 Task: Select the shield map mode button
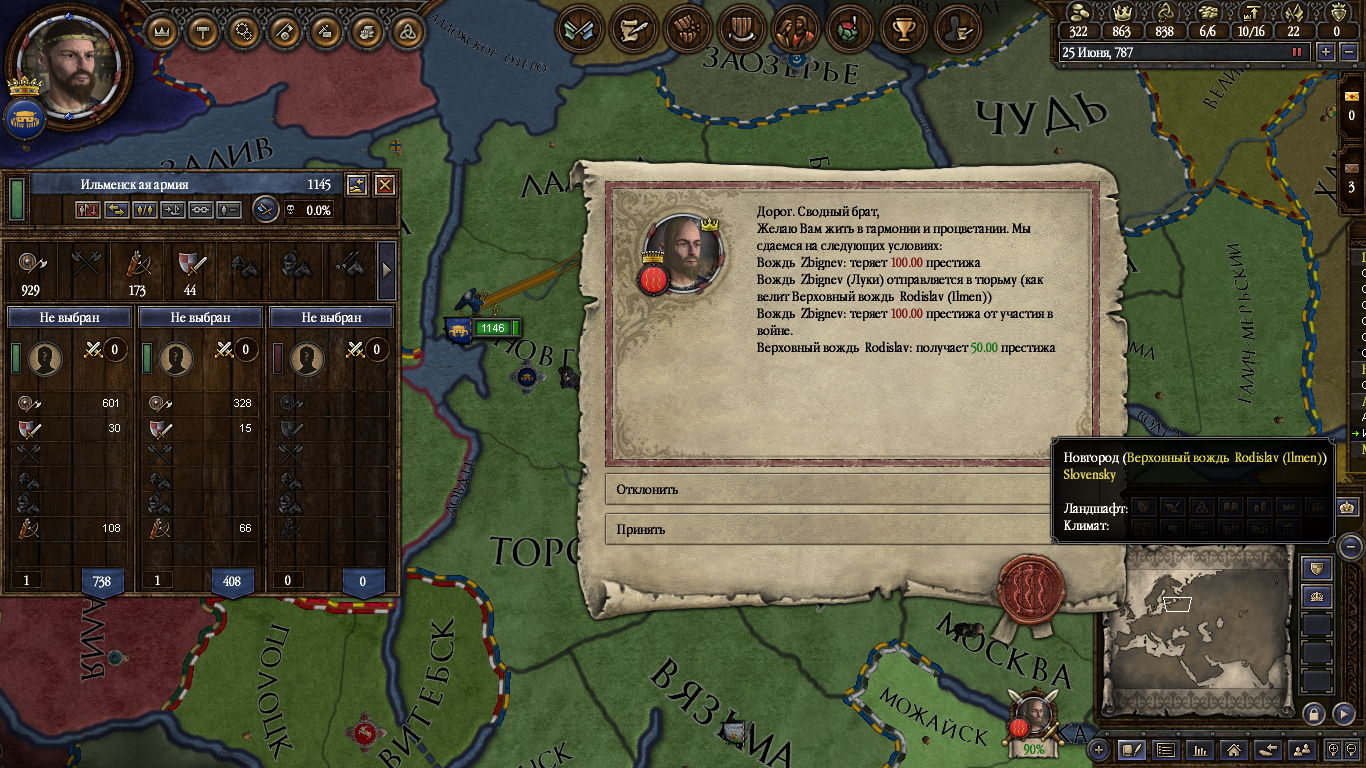[x=1317, y=568]
